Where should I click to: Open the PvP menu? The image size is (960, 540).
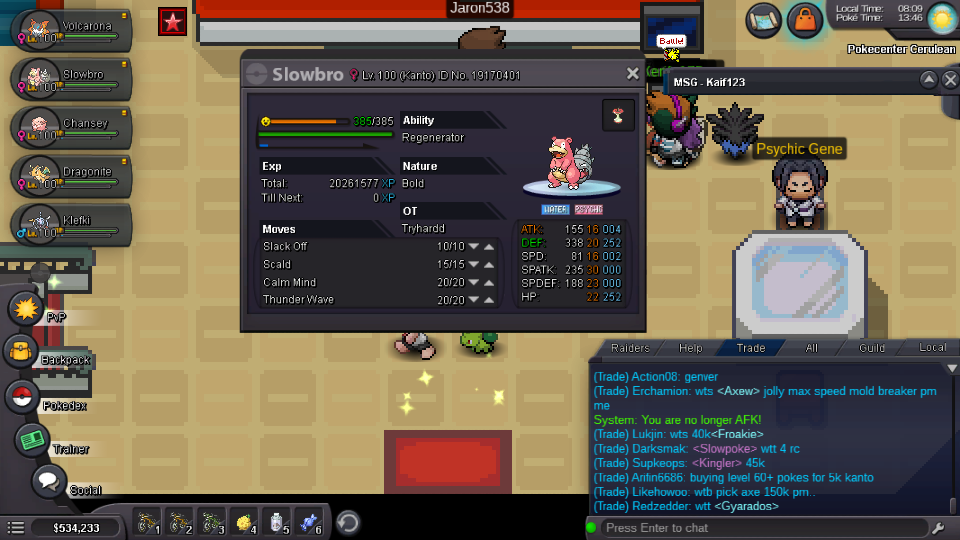(x=24, y=308)
